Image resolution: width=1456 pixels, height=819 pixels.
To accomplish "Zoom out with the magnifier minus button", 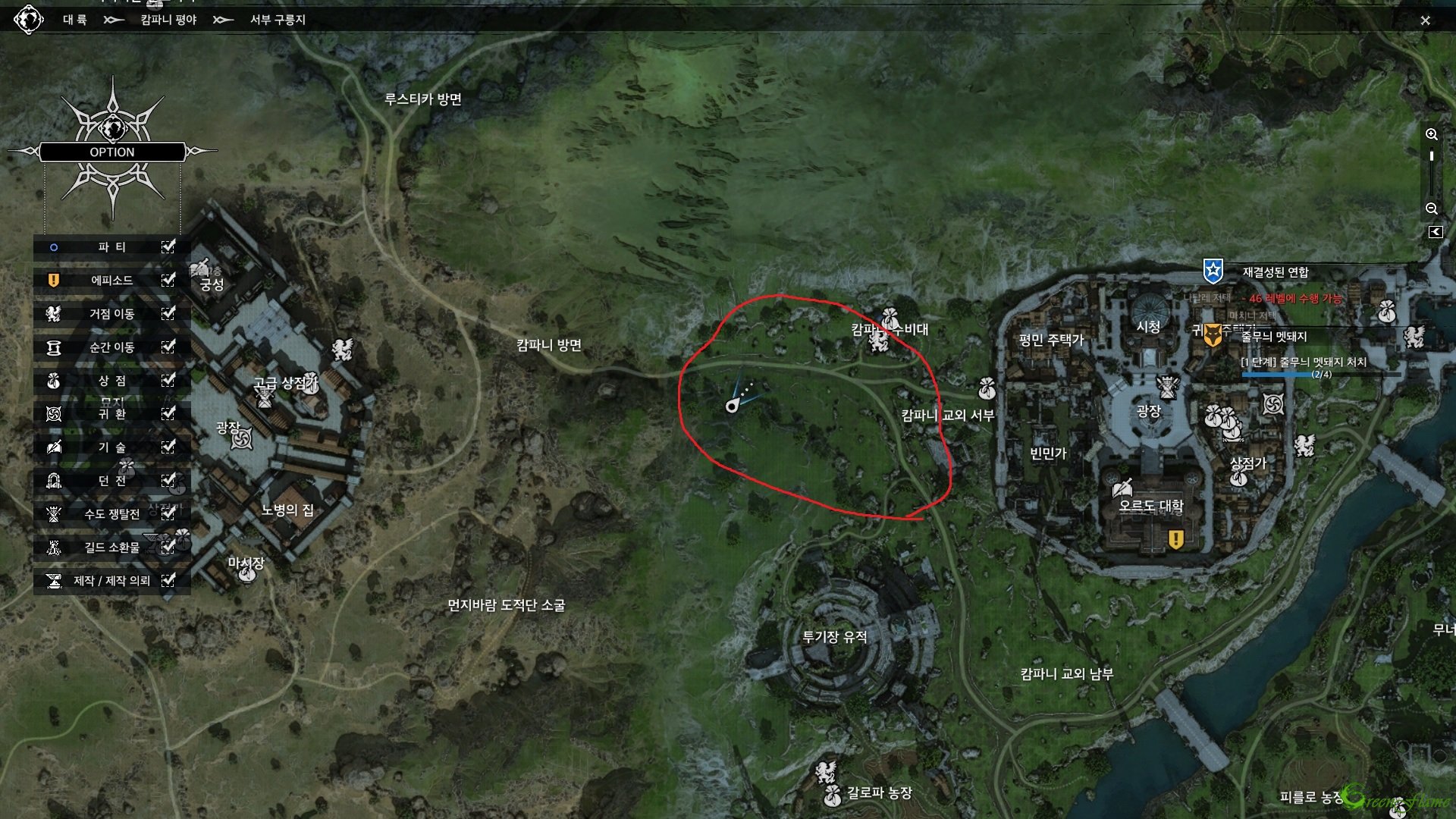I will (x=1431, y=209).
